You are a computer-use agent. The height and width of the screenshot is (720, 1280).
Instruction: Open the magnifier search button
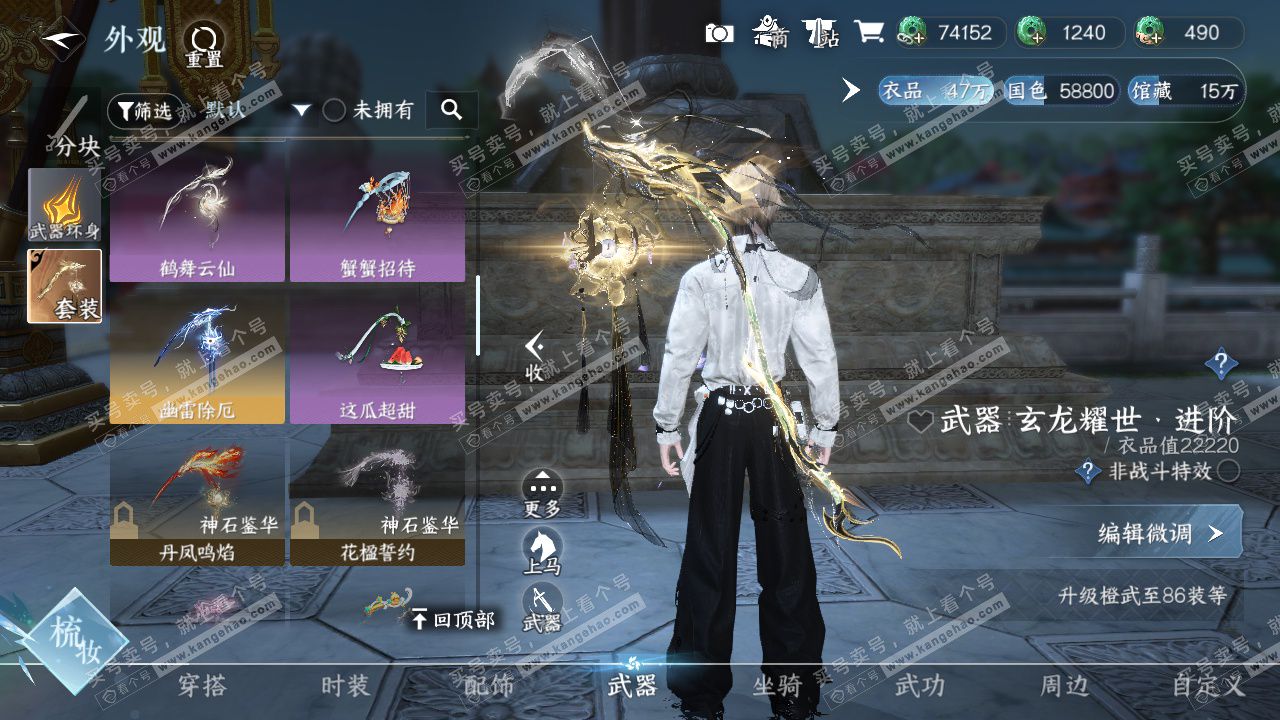(x=451, y=110)
